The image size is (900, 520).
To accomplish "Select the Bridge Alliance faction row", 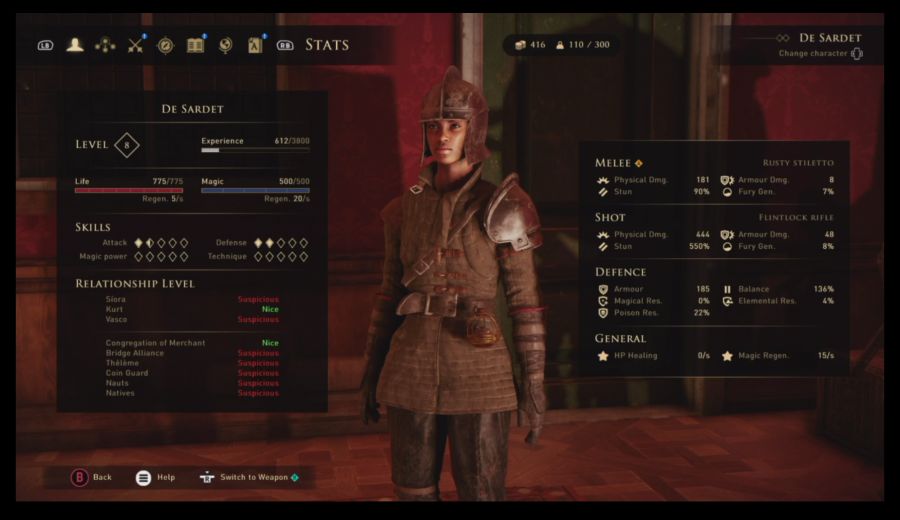I will pyautogui.click(x=190, y=353).
